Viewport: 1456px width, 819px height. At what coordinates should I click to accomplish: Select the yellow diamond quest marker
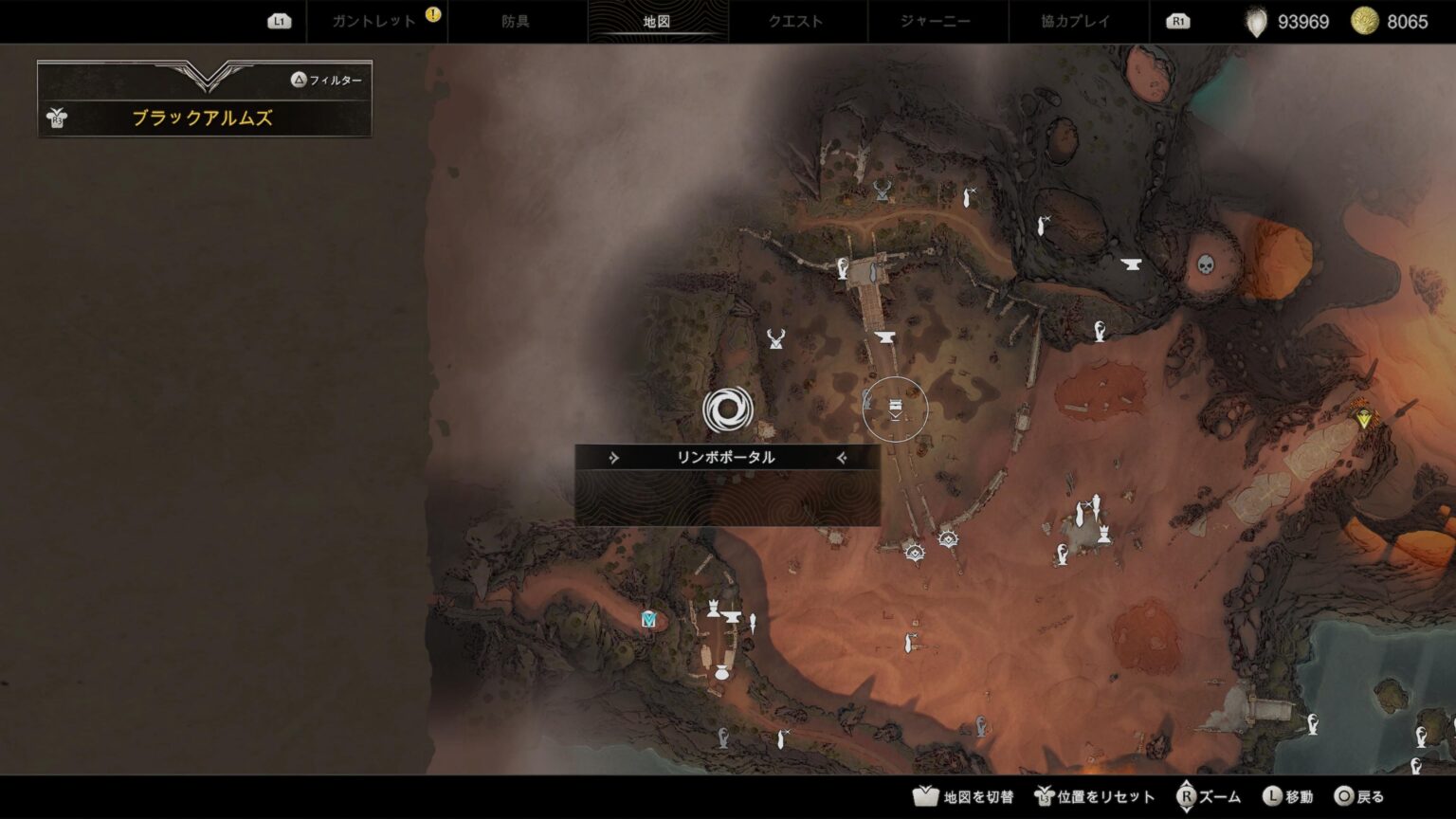[x=1364, y=417]
